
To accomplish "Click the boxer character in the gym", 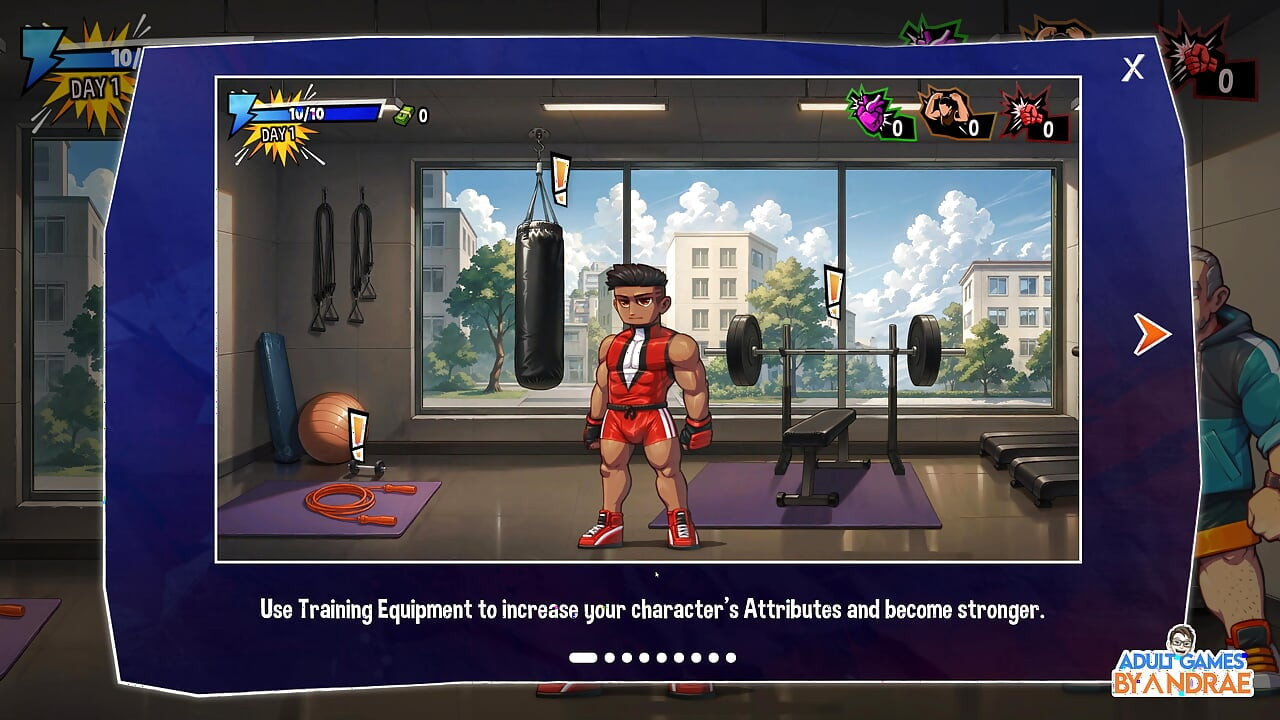I will point(645,400).
